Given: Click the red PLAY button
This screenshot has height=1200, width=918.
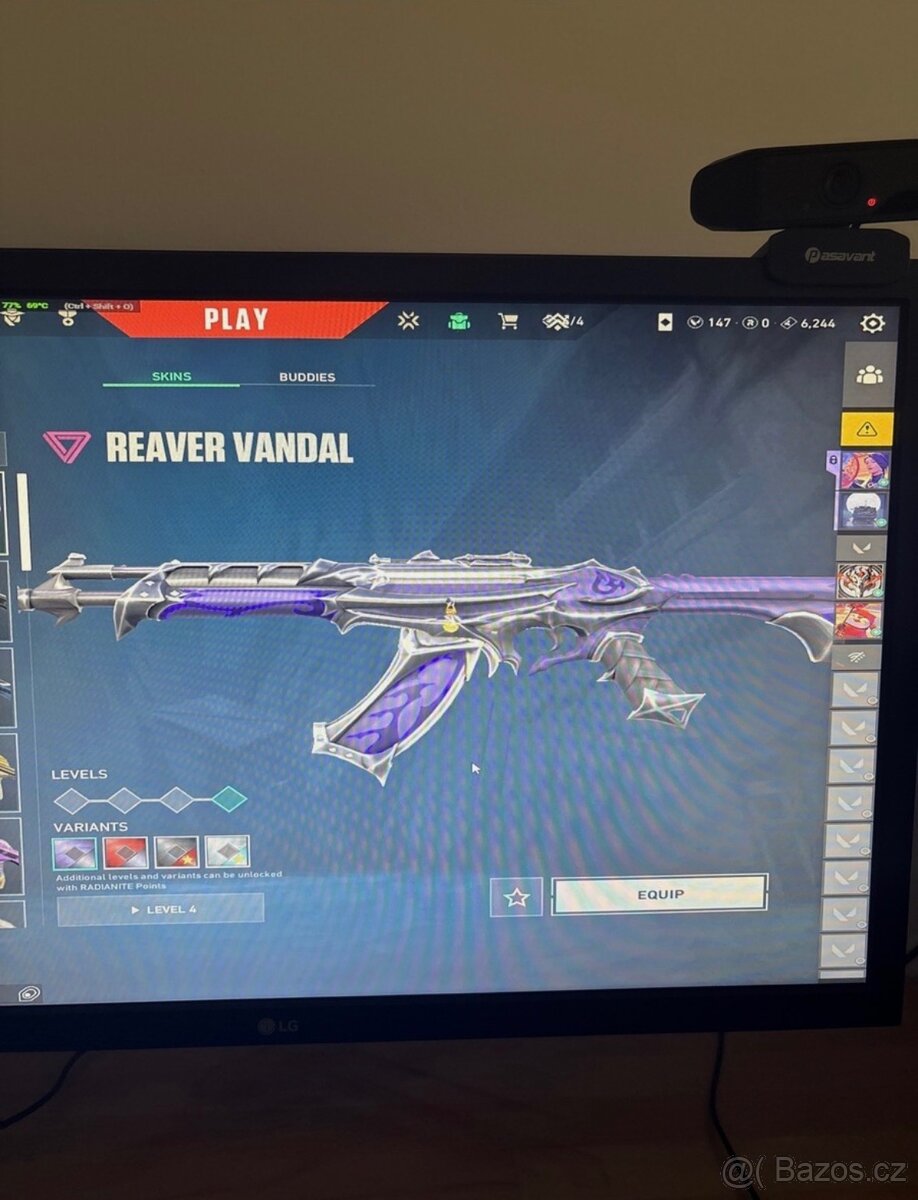Looking at the screenshot, I should coord(237,319).
